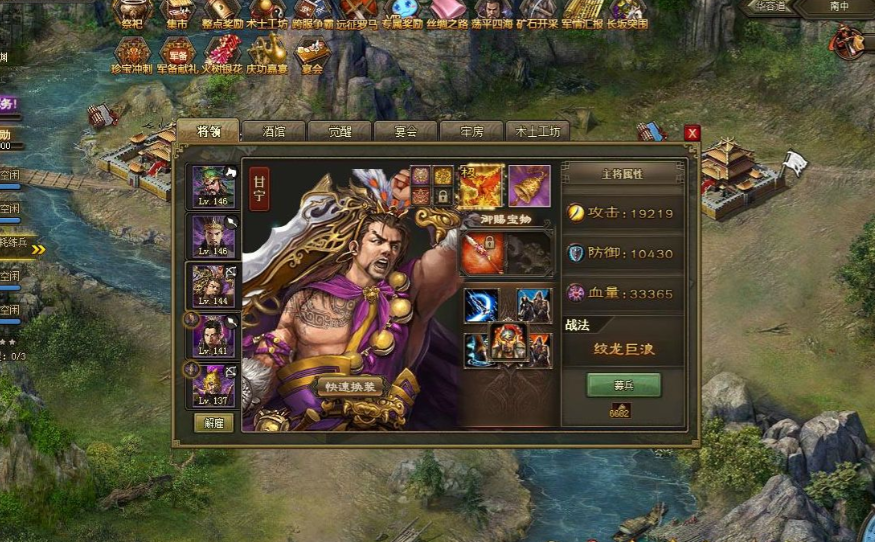The width and height of the screenshot is (875, 542).
Task: Open the 祭祀 event icon
Action: click(x=132, y=12)
